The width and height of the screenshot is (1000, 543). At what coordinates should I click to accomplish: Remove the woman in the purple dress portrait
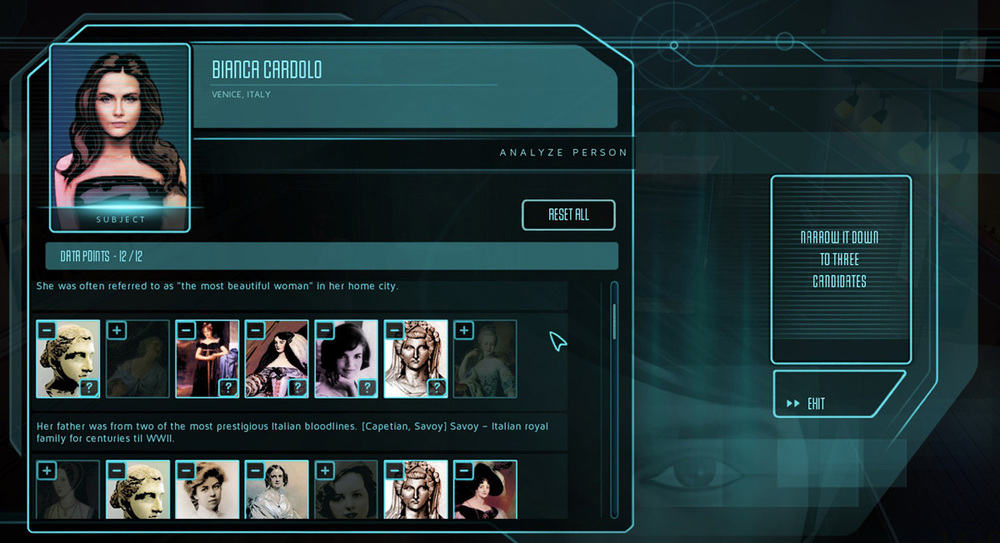tap(255, 329)
